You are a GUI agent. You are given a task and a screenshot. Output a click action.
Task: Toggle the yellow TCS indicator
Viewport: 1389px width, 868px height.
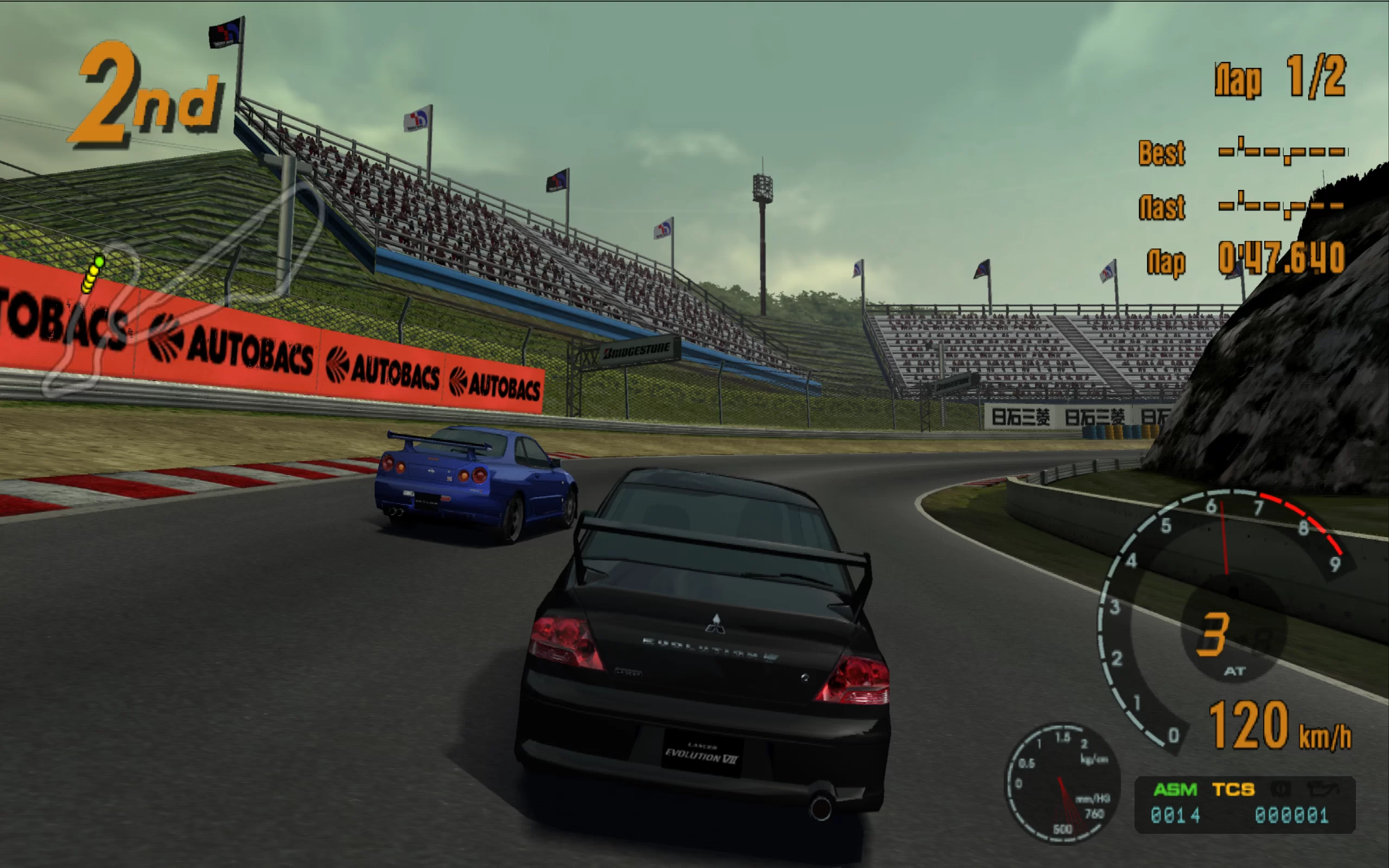(x=1233, y=790)
